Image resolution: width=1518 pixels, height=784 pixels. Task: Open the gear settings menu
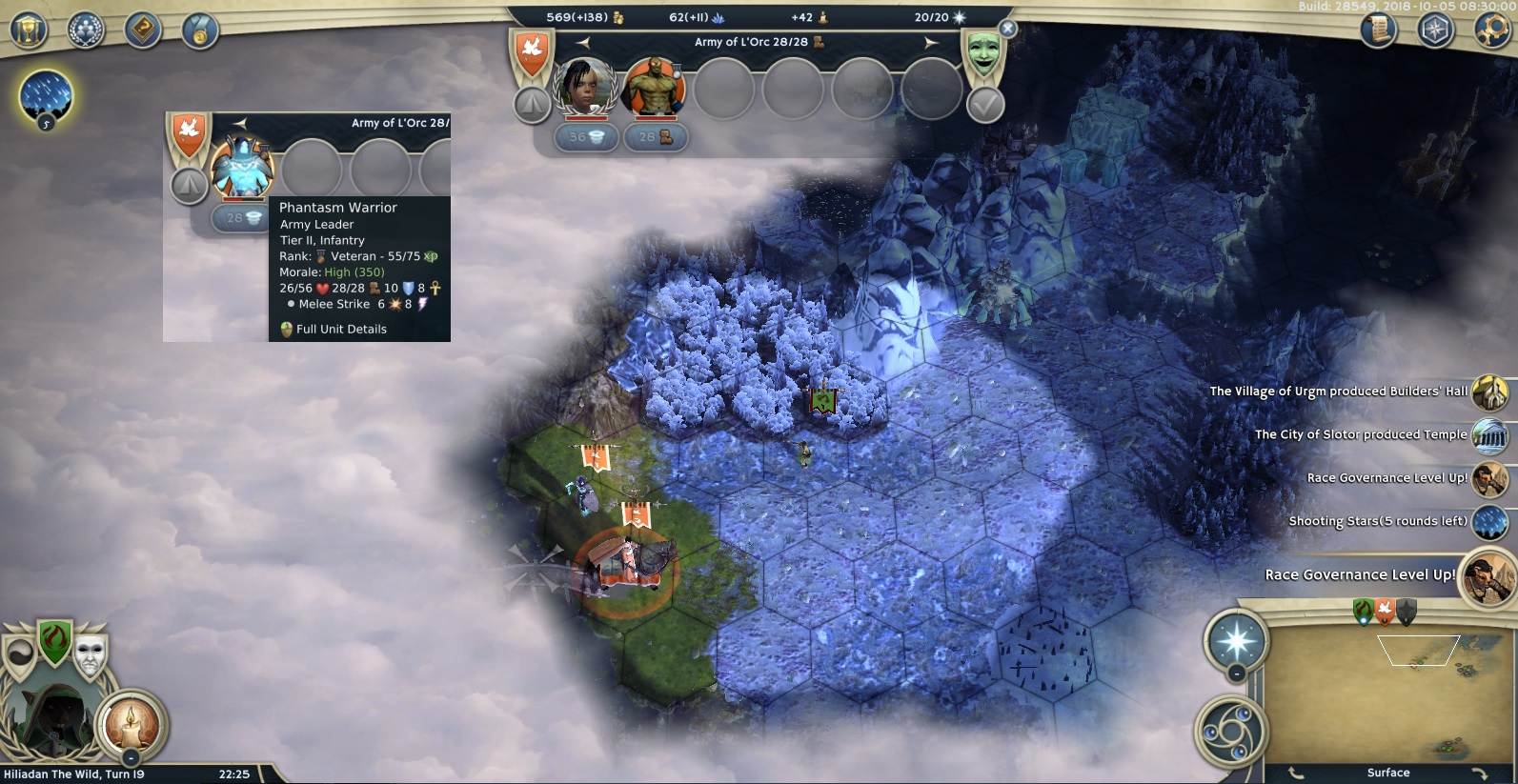point(1492,30)
